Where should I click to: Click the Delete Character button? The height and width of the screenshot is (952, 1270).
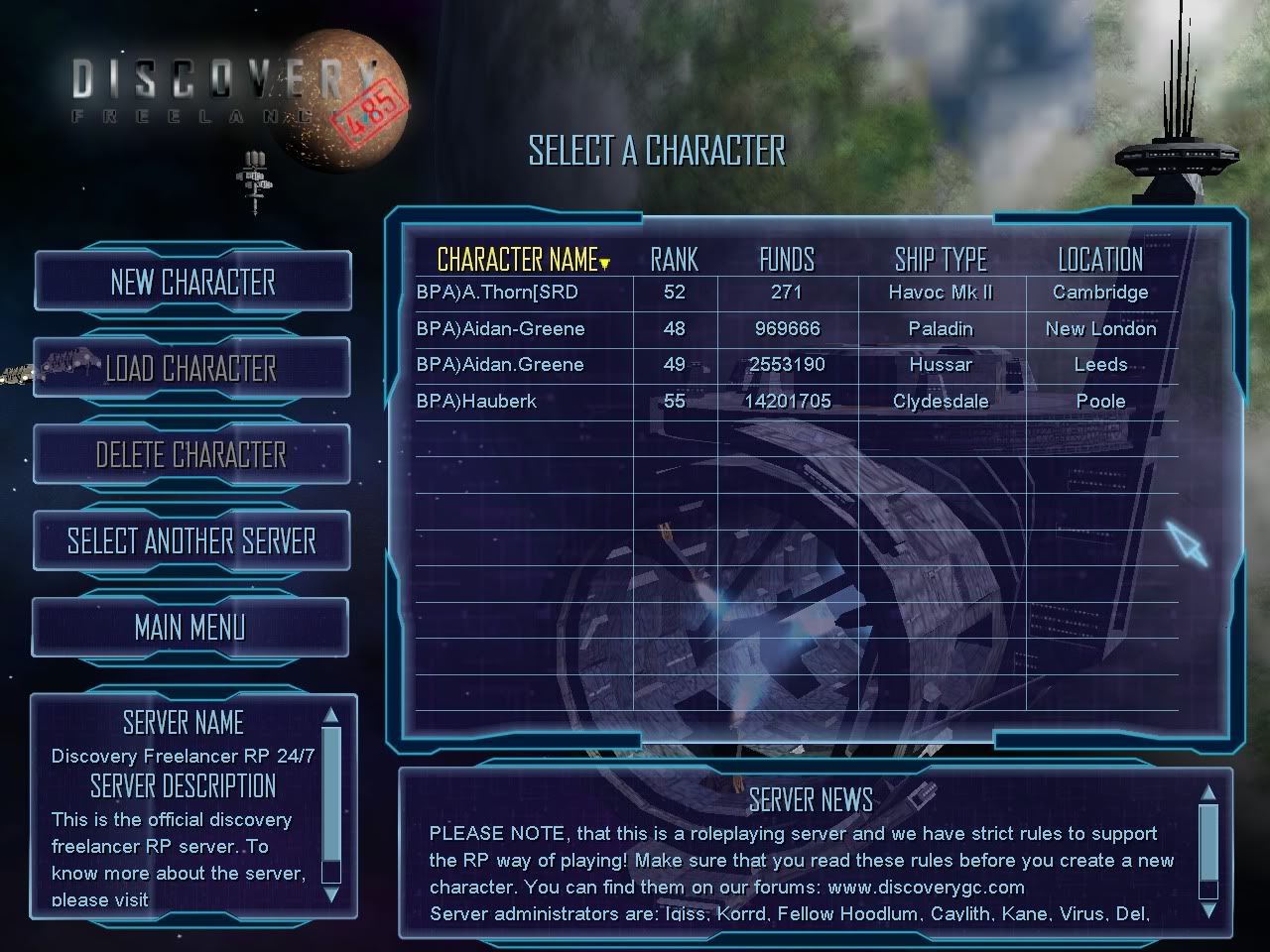click(x=191, y=455)
